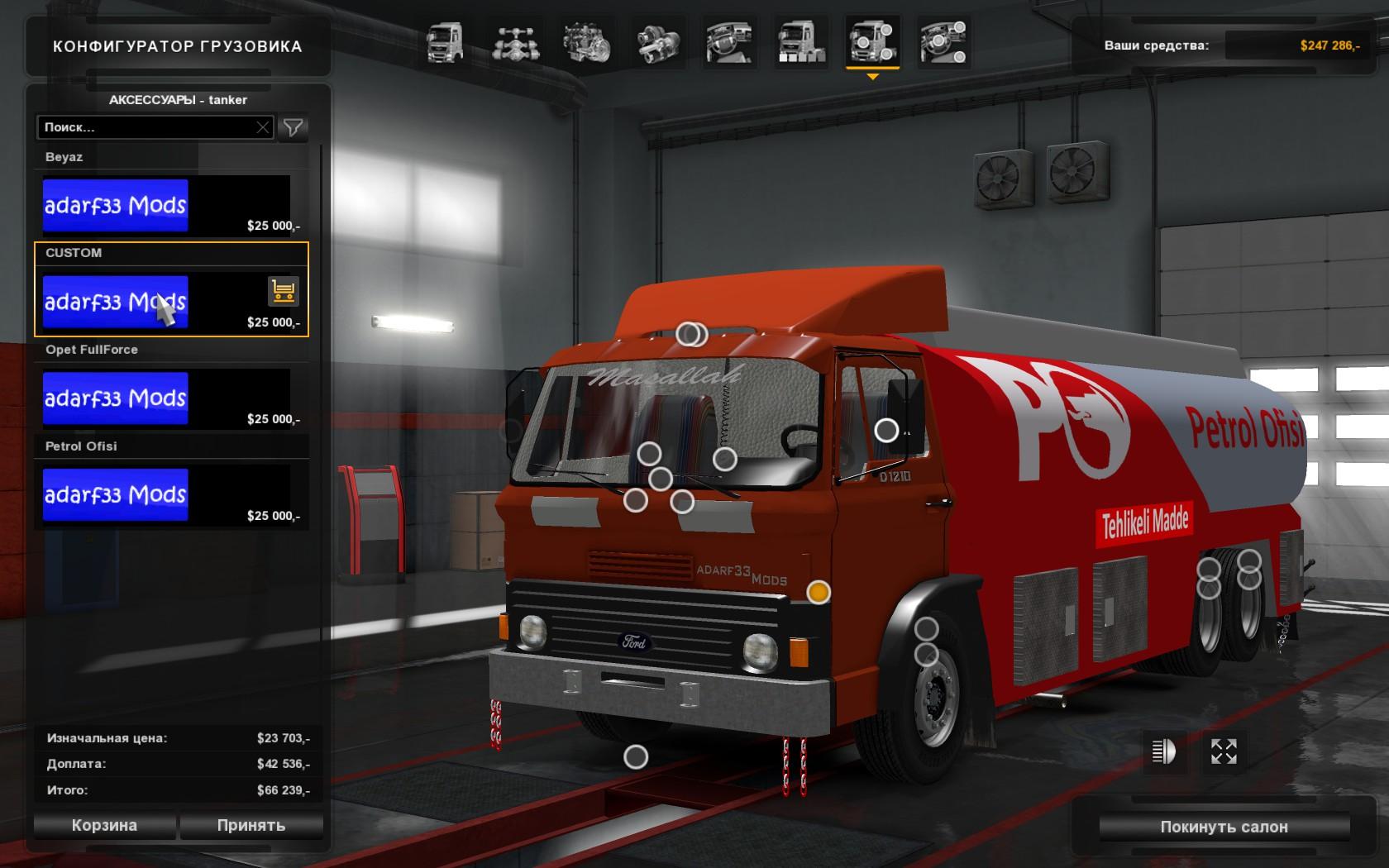
Task: Clear the search field with X
Action: click(x=263, y=127)
